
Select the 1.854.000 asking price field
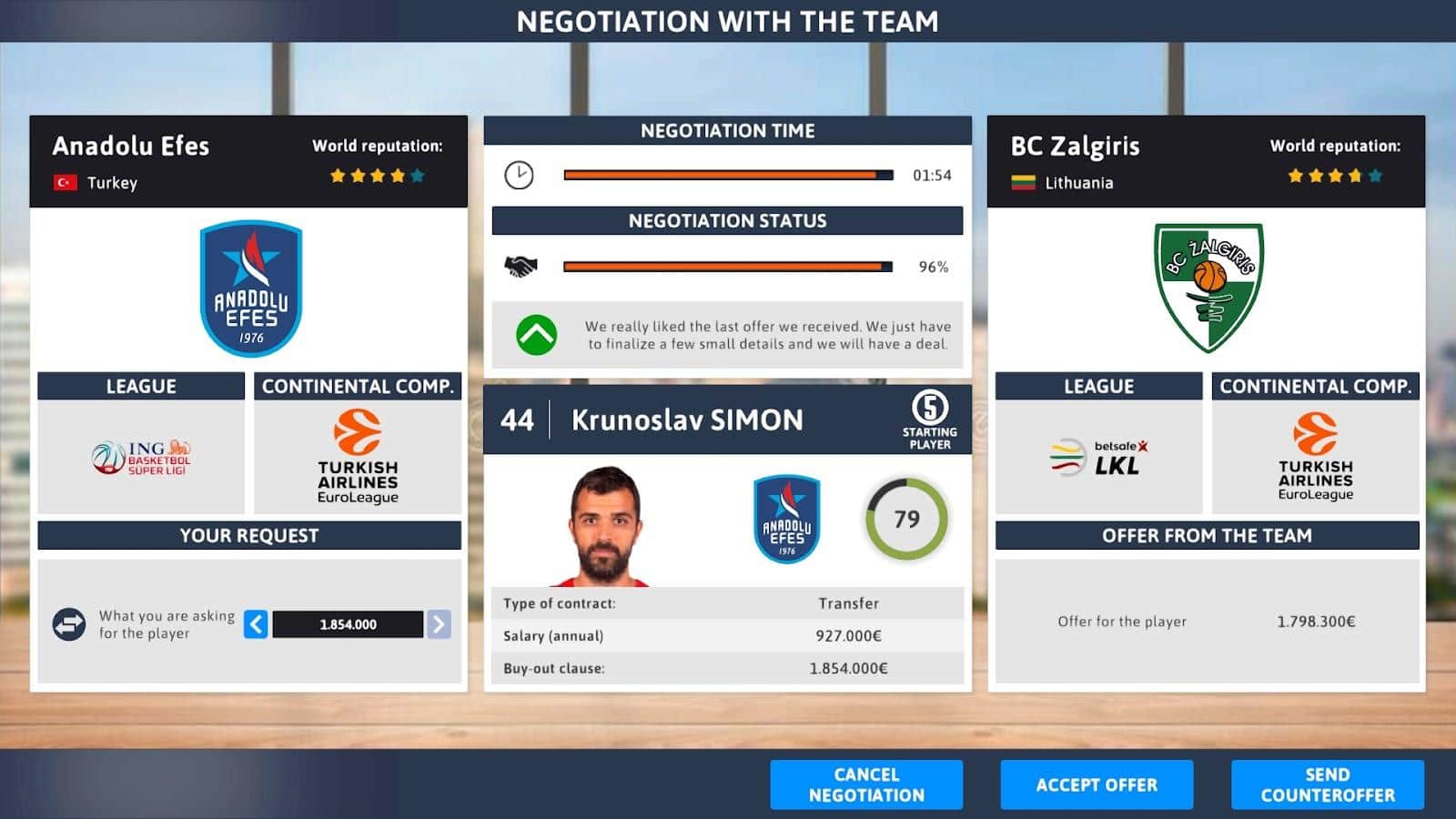click(x=348, y=624)
